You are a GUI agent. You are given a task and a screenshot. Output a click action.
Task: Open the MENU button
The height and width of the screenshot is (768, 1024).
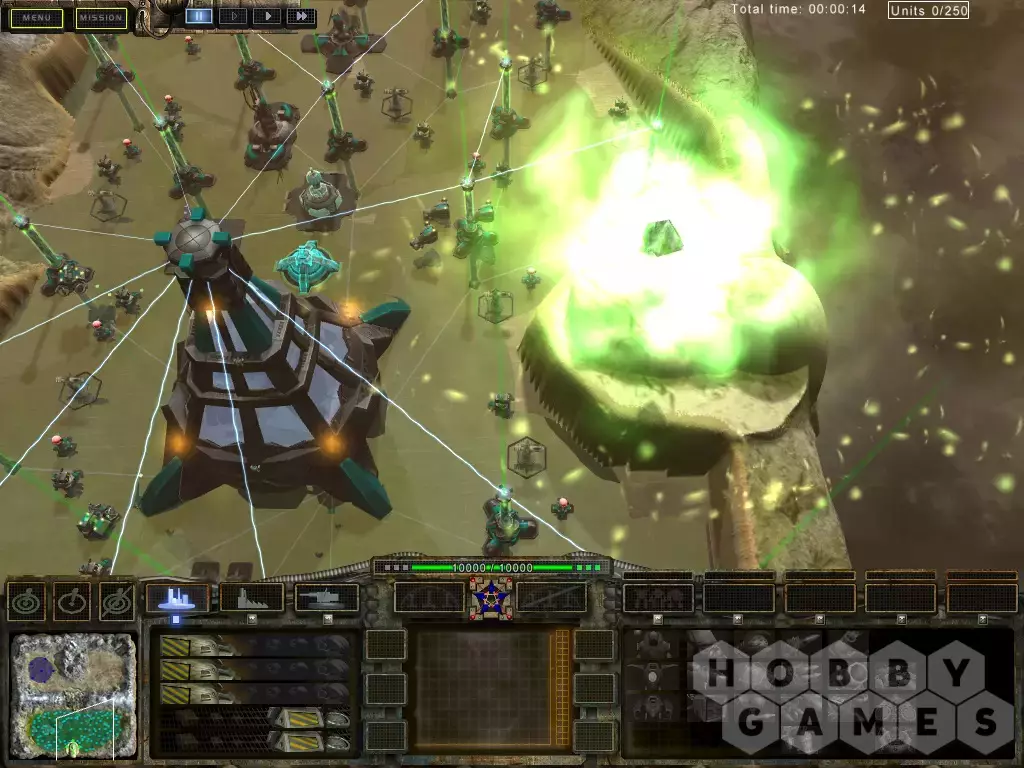pos(38,18)
